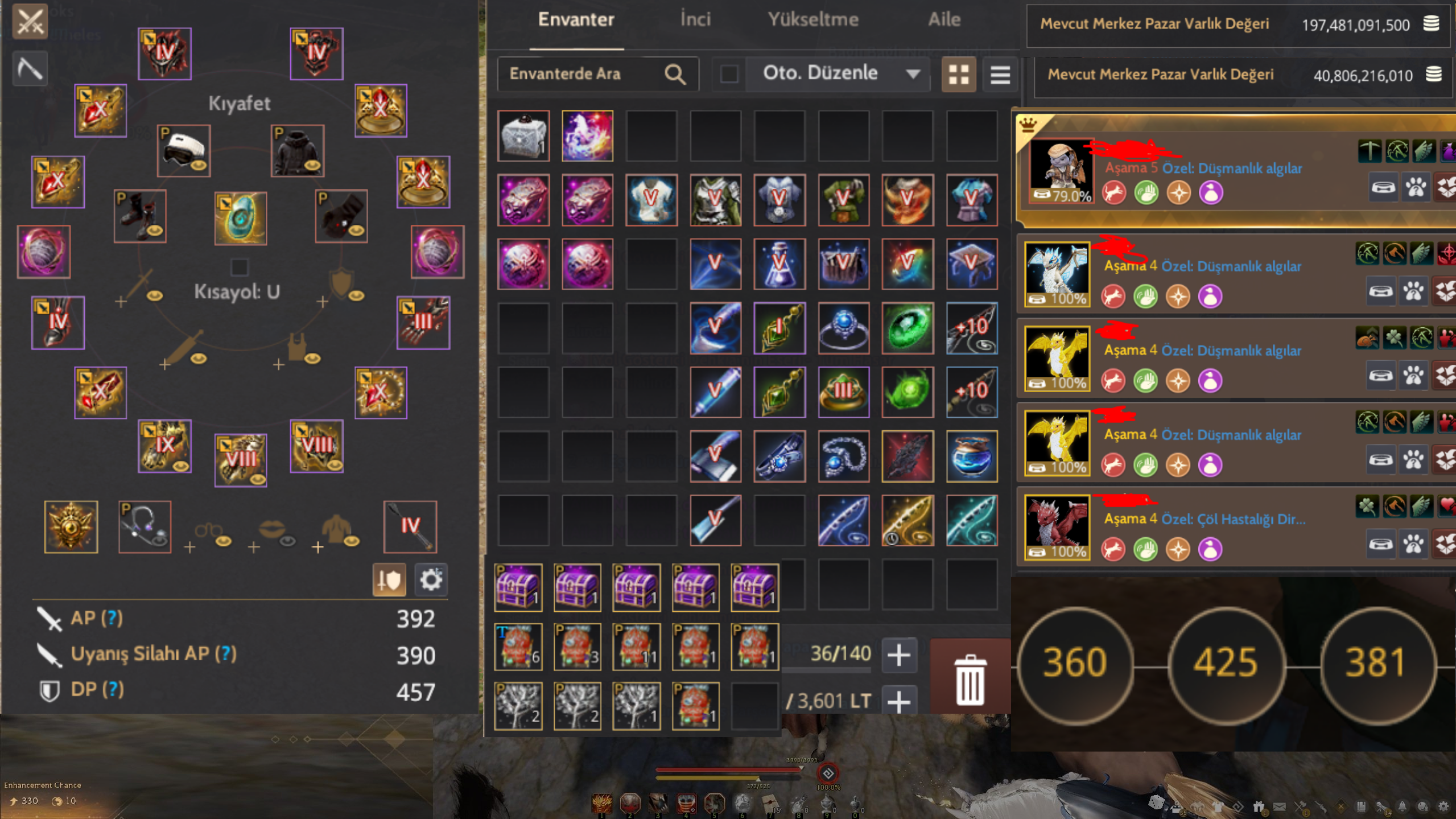Toggle the sword-and-shield stat display button
This screenshot has width=1456, height=819.
coord(390,579)
